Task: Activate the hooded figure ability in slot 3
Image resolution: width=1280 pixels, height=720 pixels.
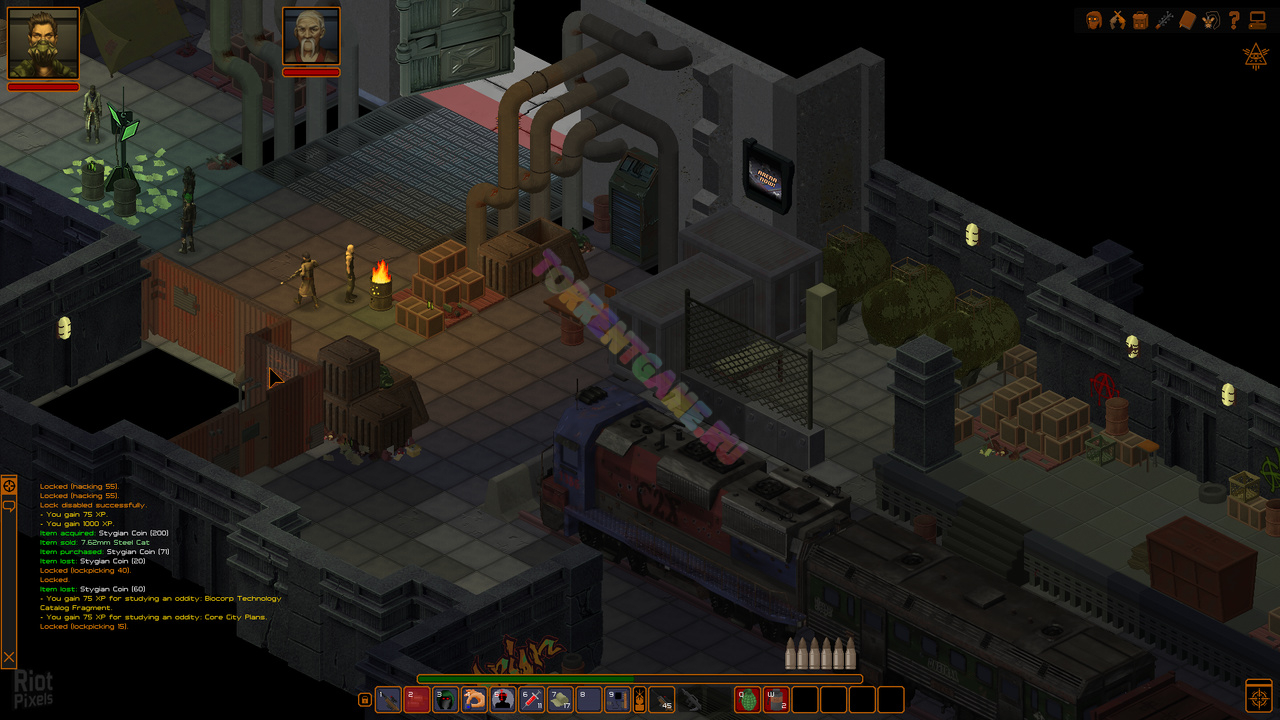Action: 445,699
